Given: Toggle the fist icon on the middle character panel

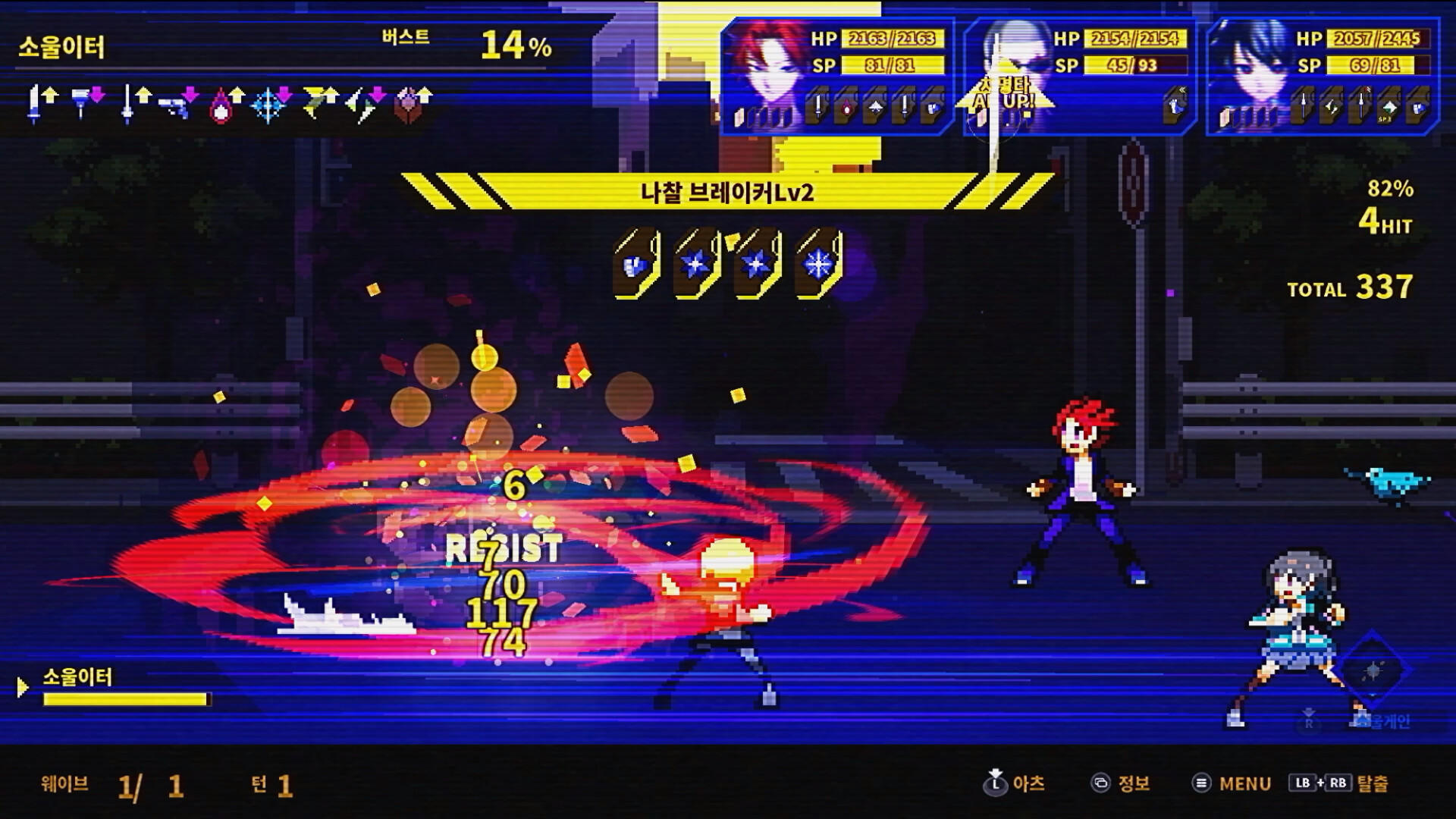Looking at the screenshot, I should point(1175,107).
